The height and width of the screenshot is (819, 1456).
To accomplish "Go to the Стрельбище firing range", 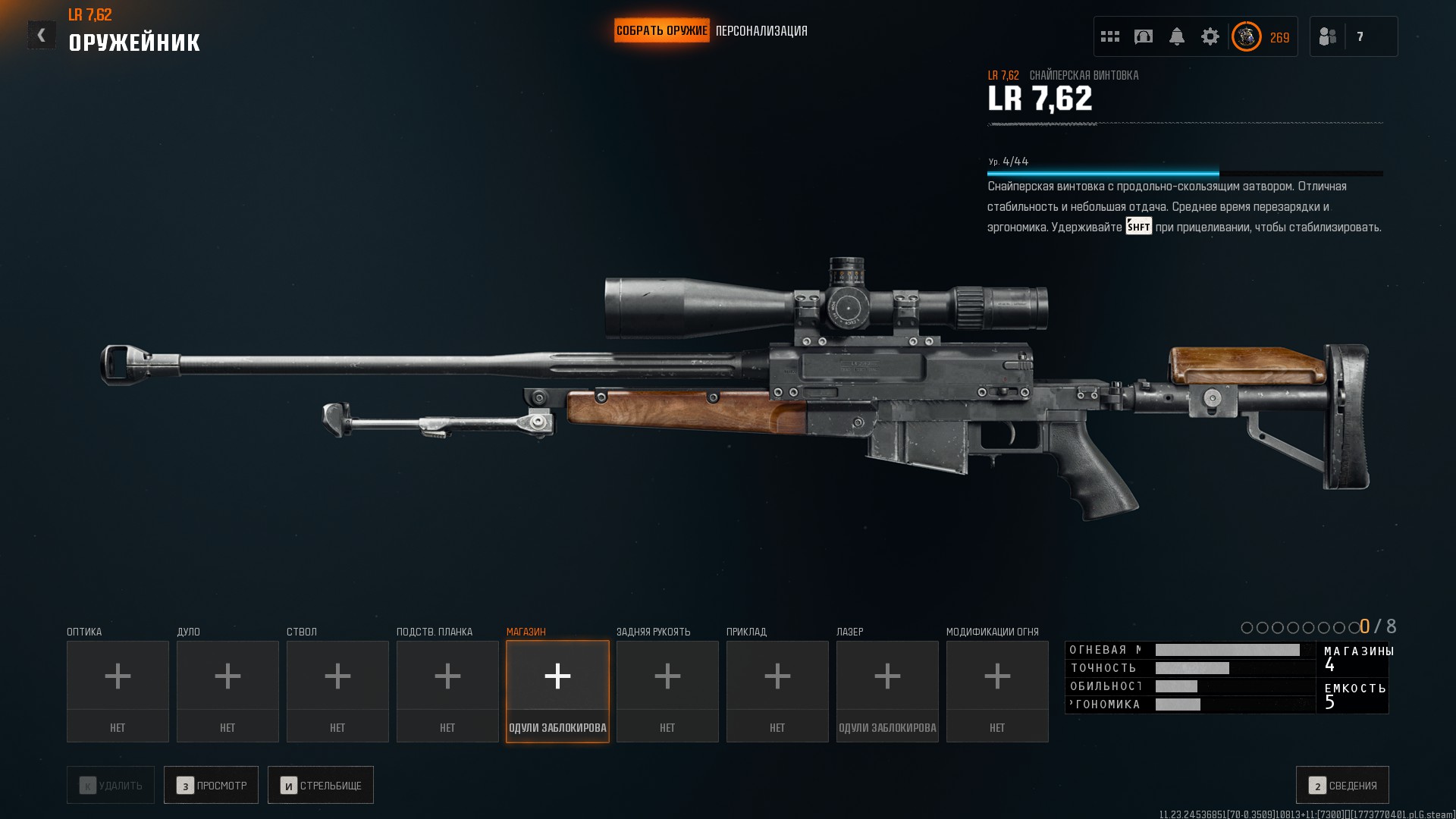I will tap(321, 785).
